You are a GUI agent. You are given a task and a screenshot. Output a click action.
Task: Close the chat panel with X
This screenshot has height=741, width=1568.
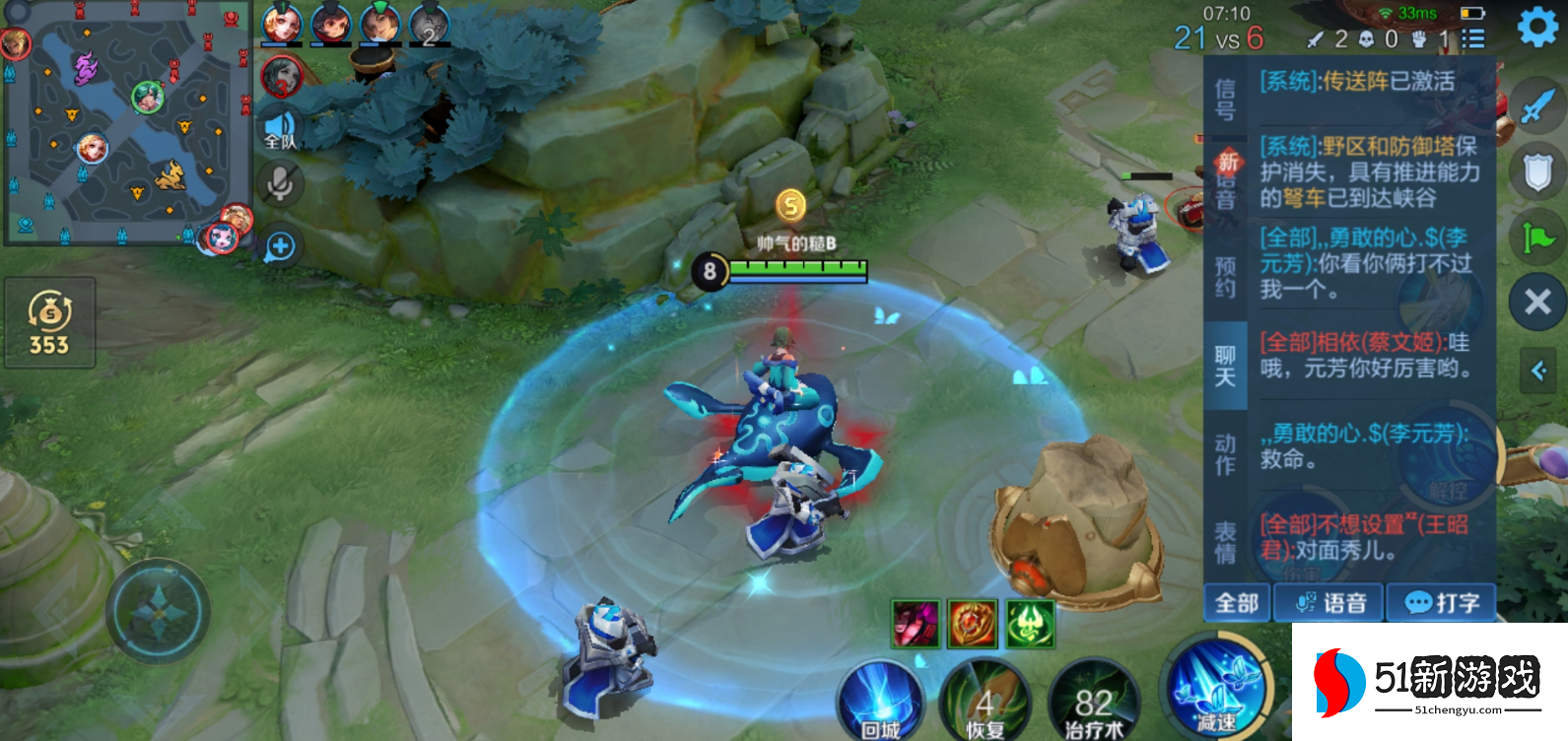(1537, 302)
